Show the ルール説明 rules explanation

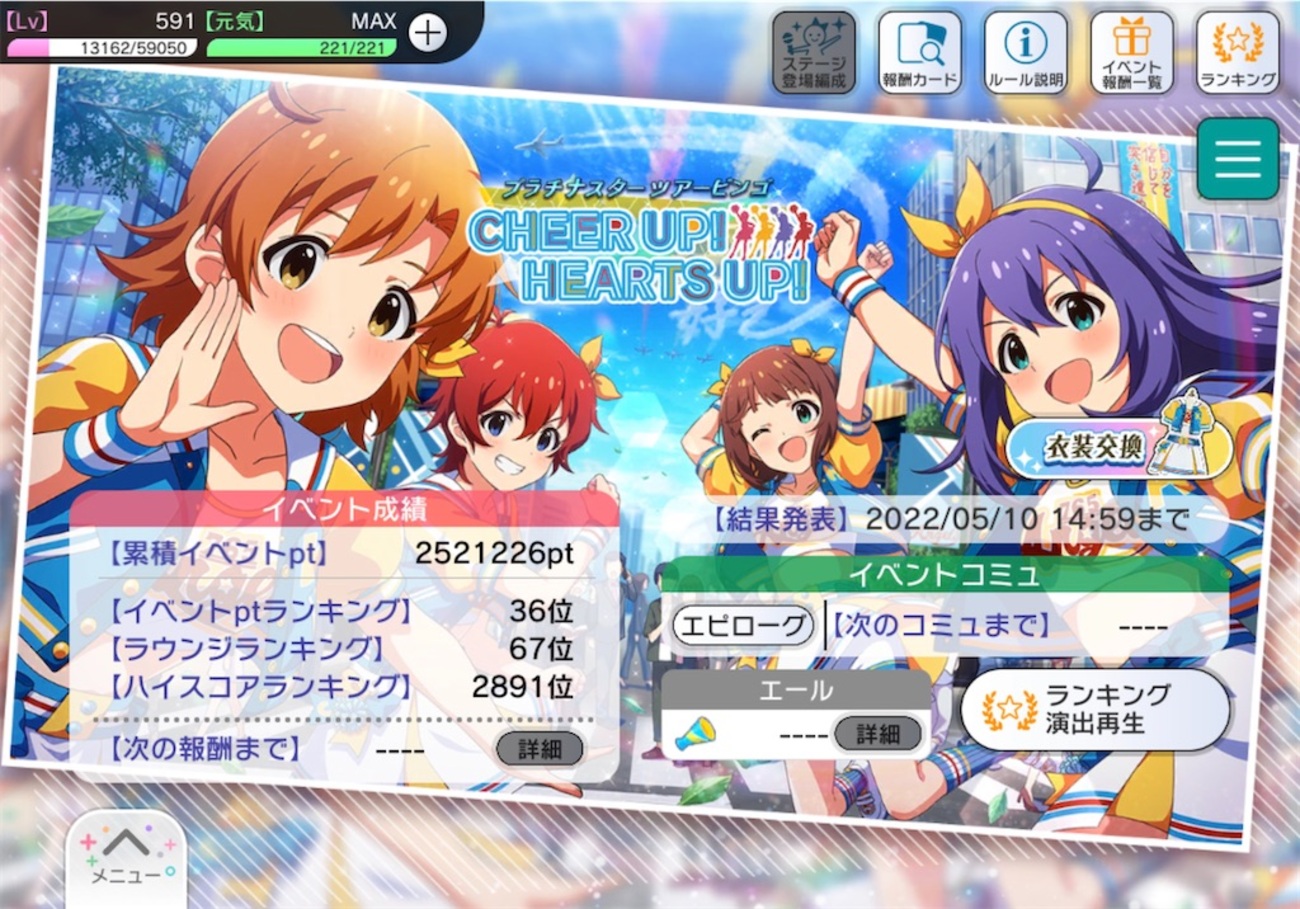click(1025, 52)
